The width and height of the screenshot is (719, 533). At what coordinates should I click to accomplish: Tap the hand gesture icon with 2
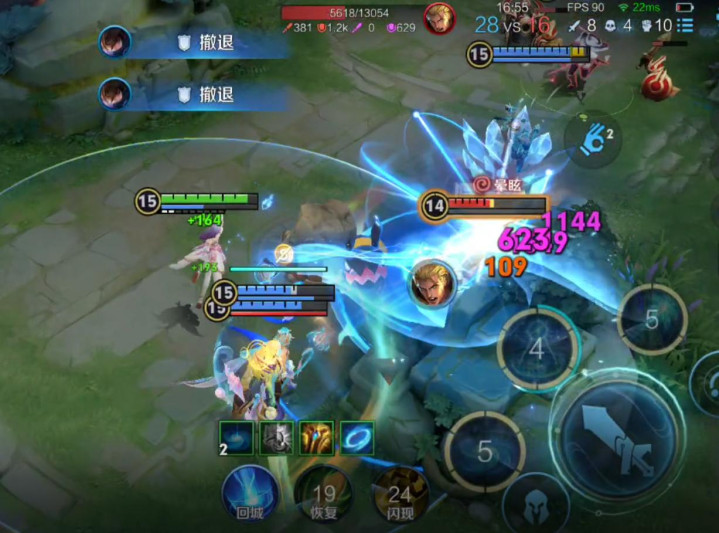[x=593, y=139]
